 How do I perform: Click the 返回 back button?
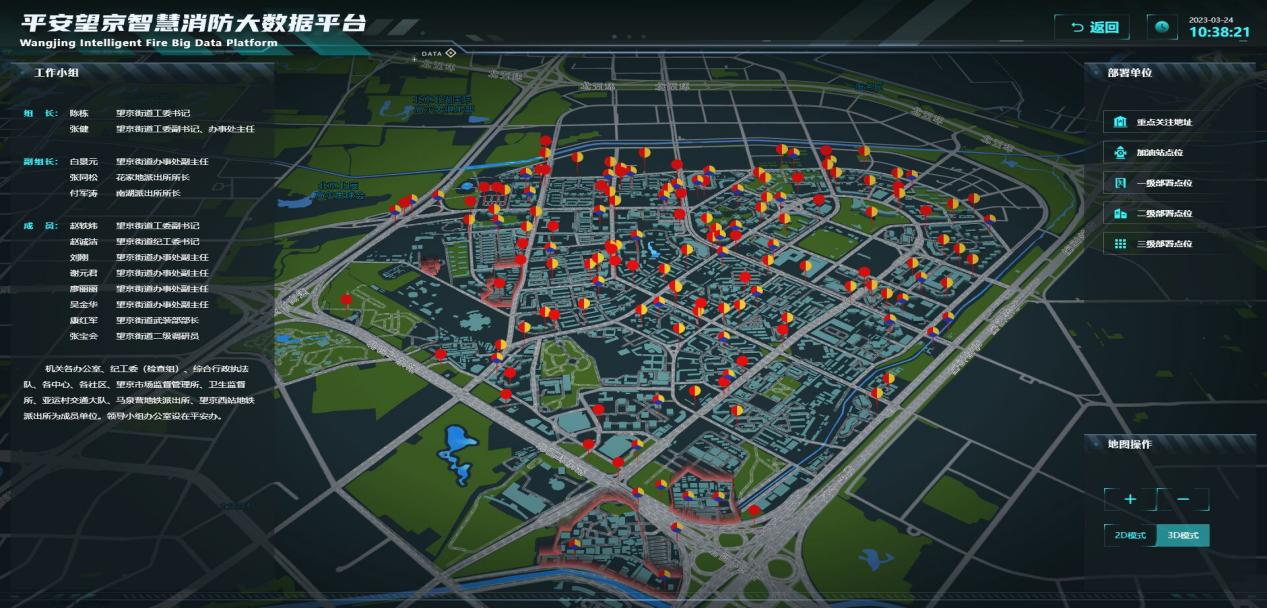(1092, 28)
